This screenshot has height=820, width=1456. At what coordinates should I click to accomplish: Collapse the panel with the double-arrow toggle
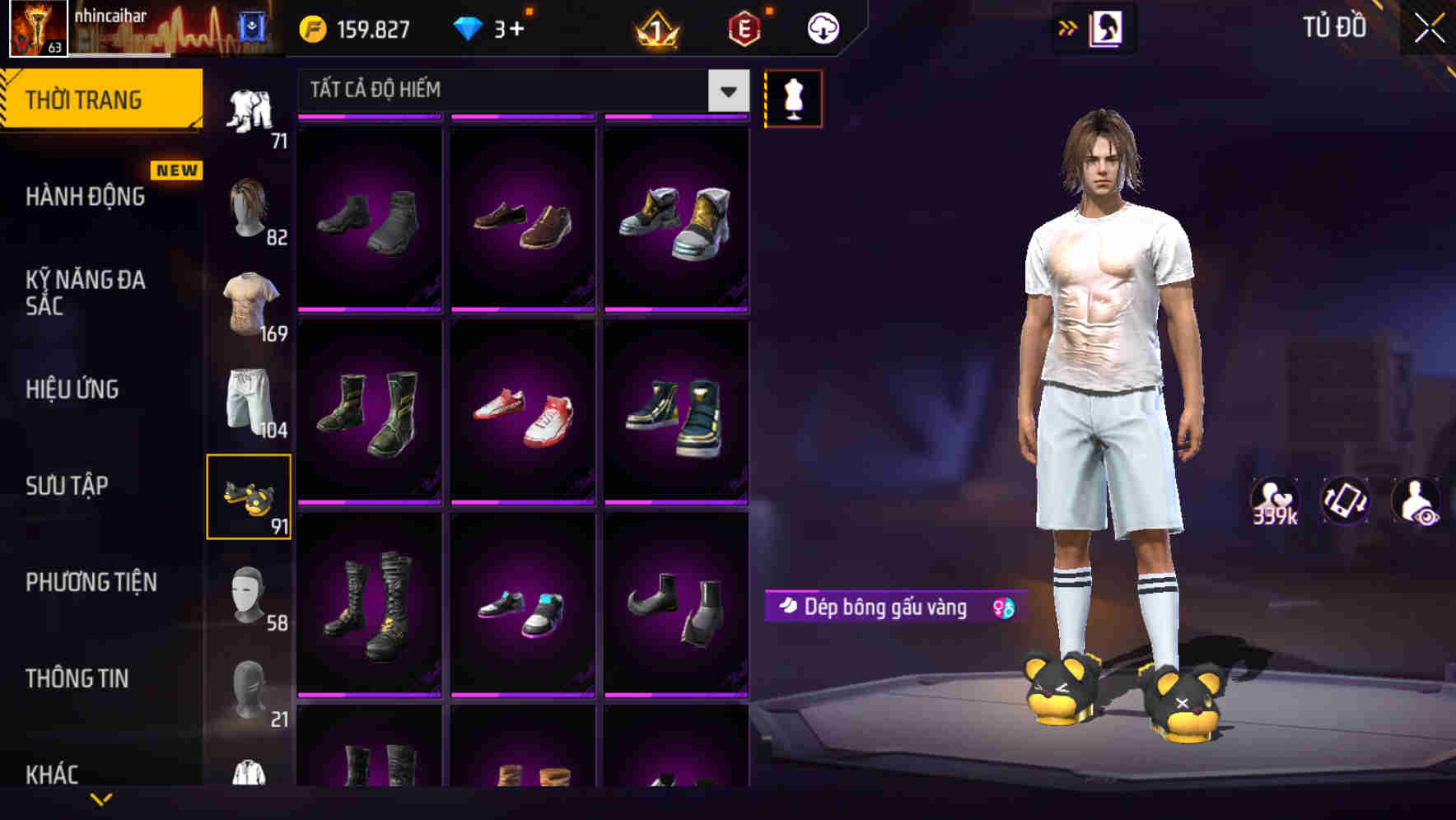1068,26
